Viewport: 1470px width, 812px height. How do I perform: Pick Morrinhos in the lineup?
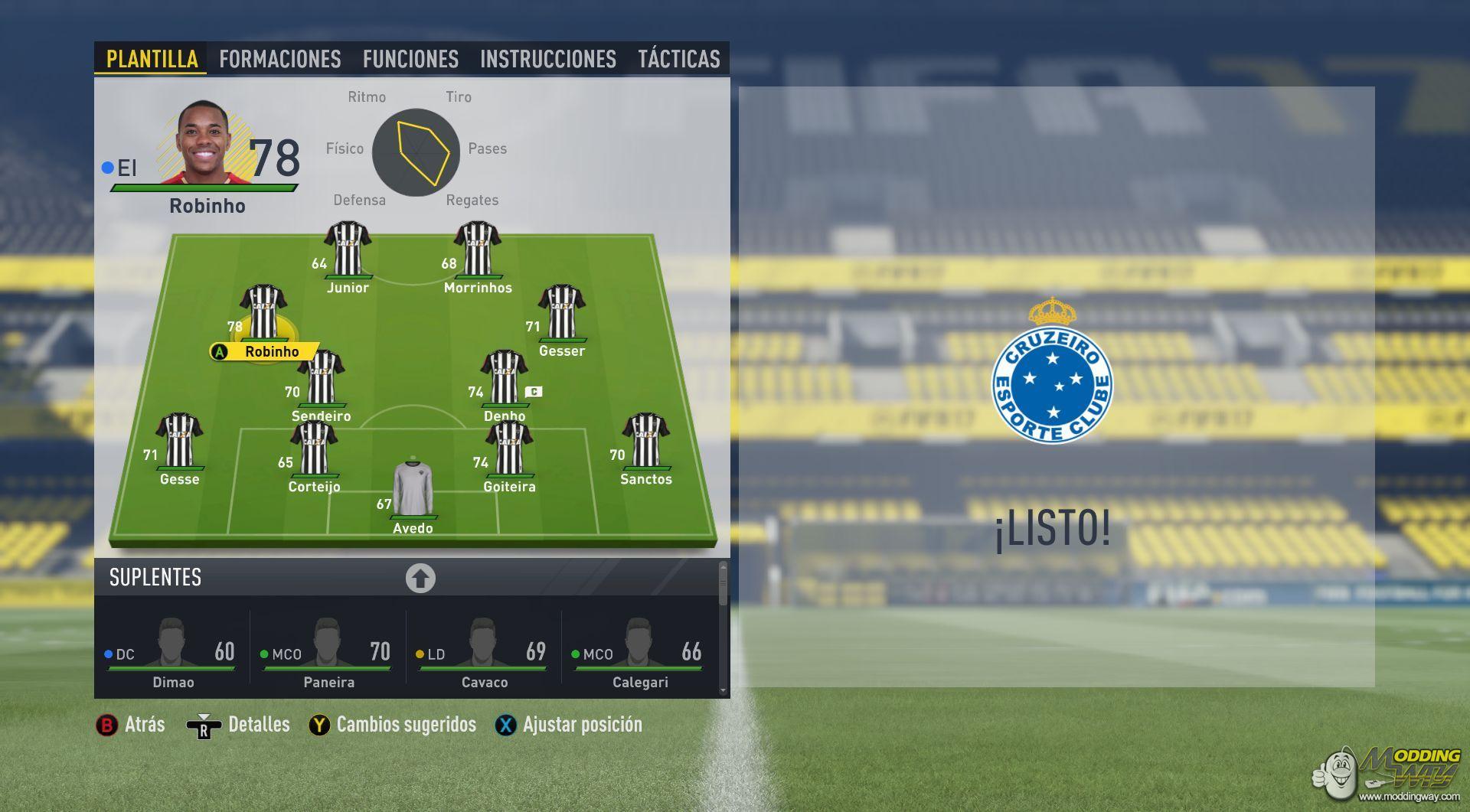click(478, 250)
